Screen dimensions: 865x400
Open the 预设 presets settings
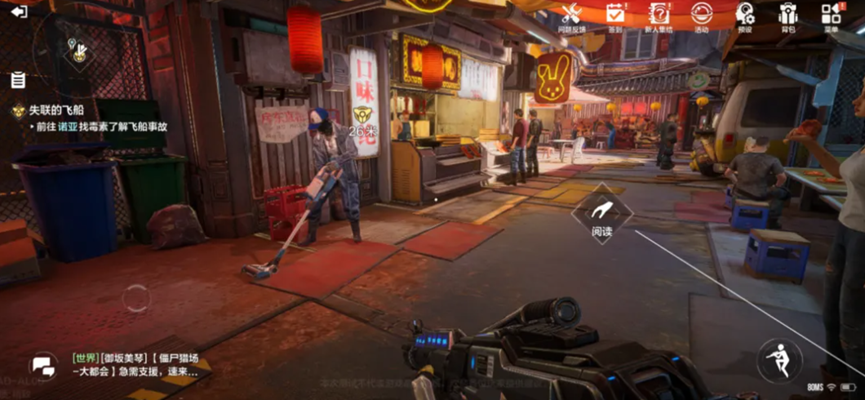(745, 15)
